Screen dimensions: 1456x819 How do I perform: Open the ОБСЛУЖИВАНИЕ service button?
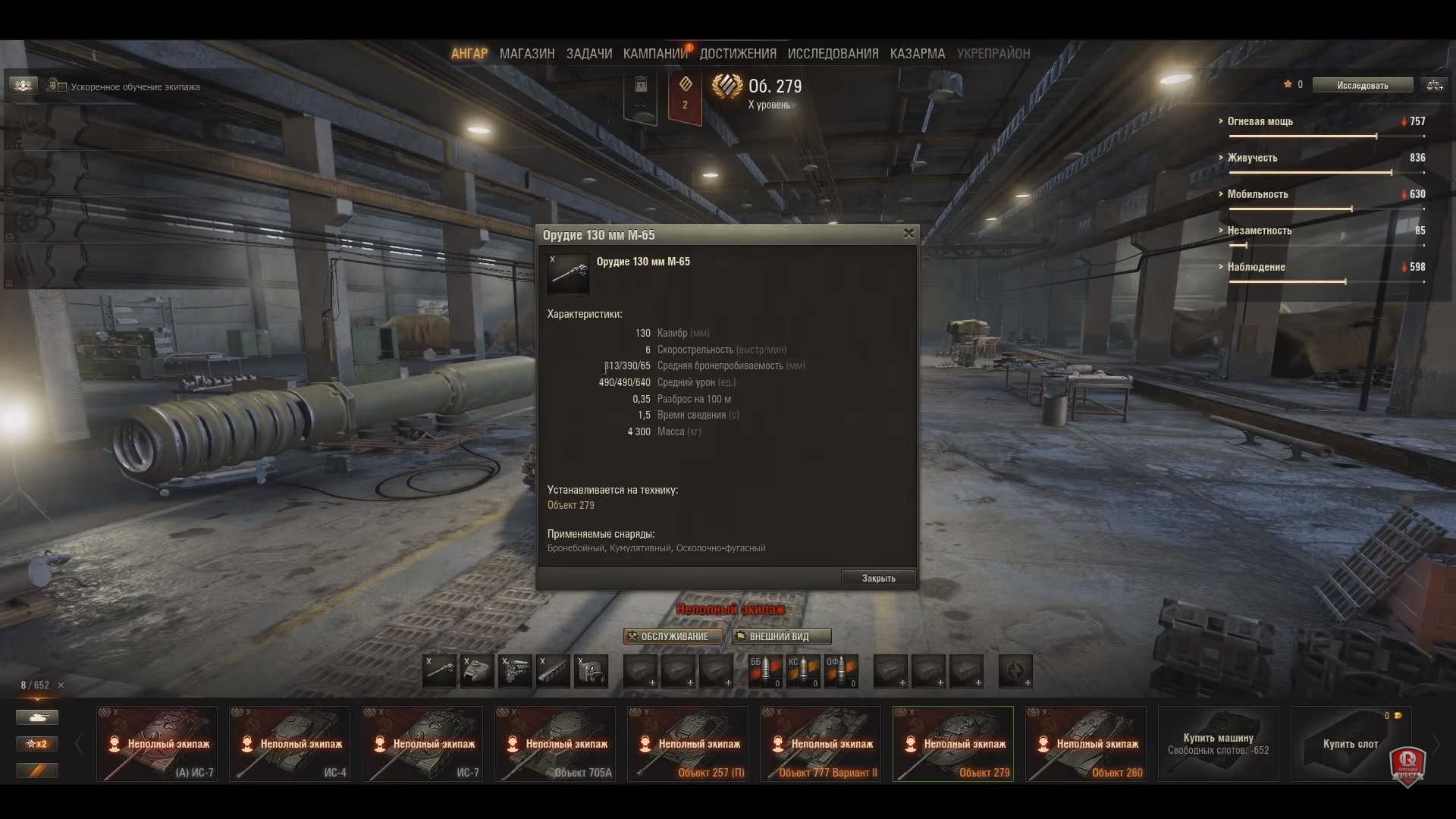pos(673,636)
